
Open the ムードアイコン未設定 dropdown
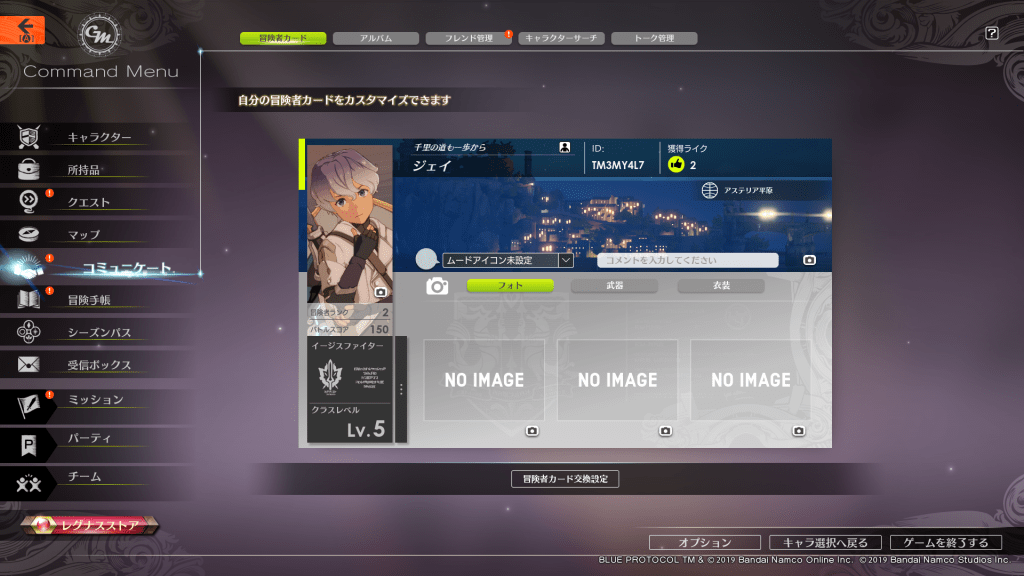click(x=508, y=260)
